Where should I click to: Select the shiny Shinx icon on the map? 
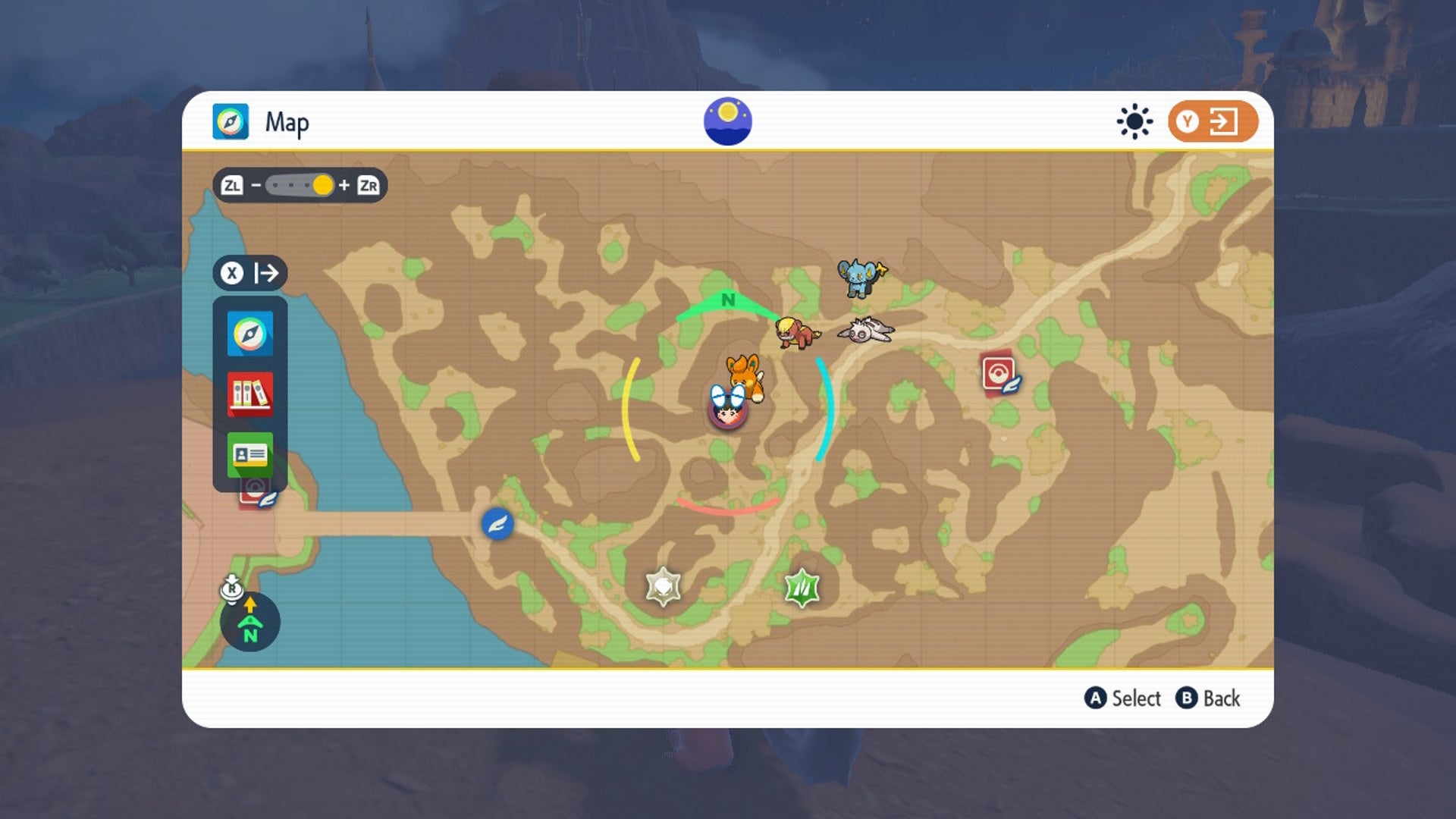click(861, 281)
